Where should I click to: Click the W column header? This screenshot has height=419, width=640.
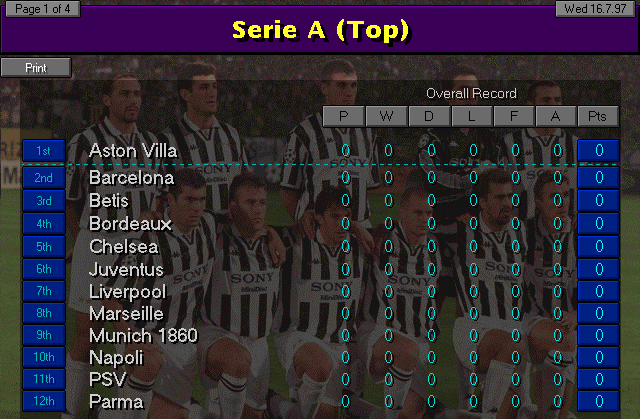[x=386, y=117]
